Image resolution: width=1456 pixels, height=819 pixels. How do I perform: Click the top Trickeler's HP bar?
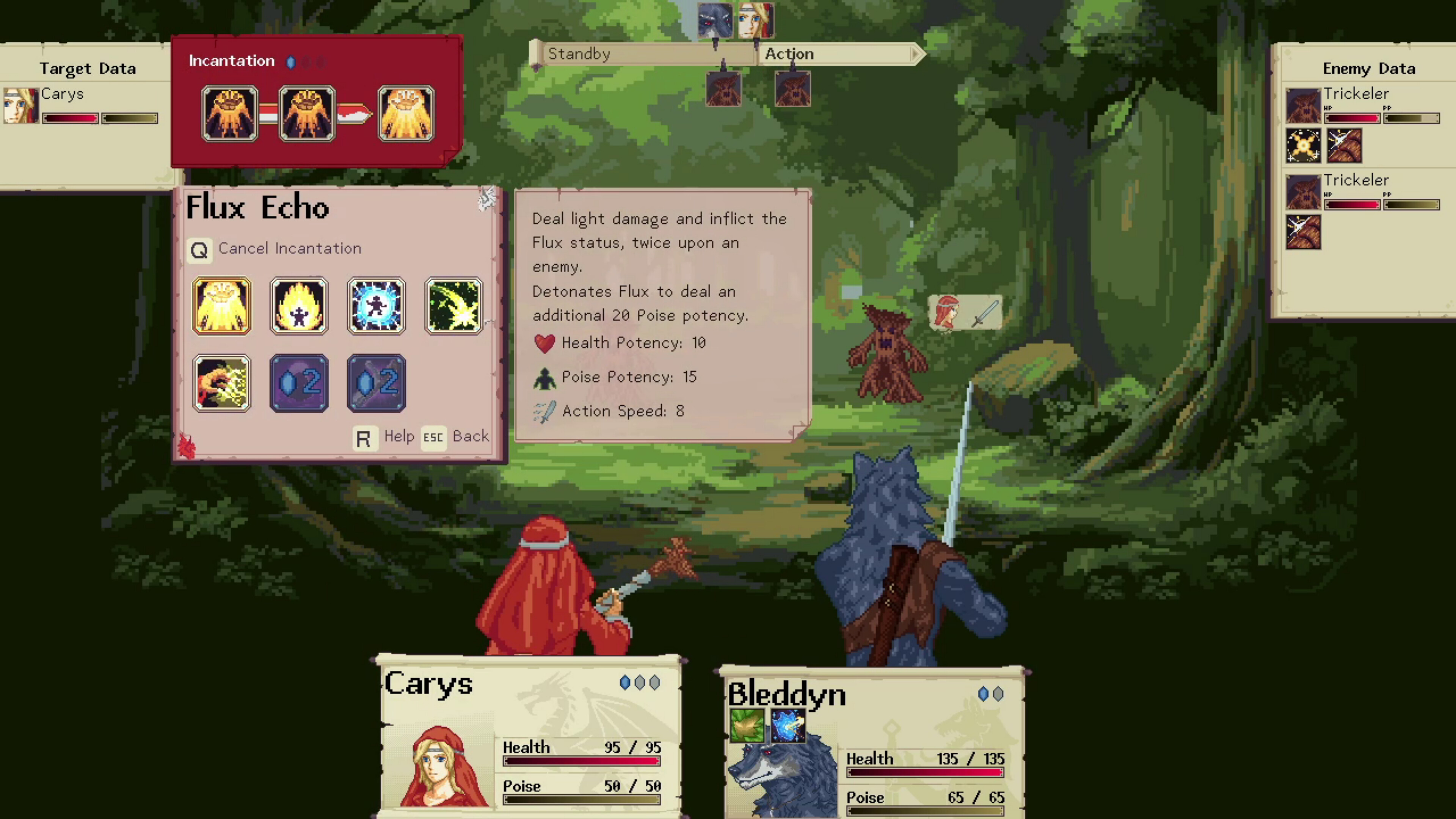1351,118
